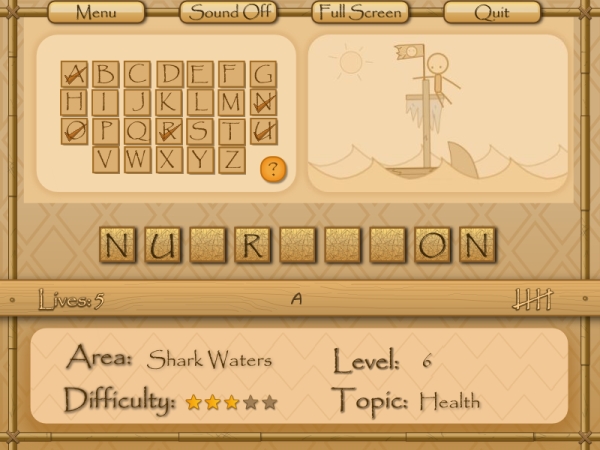600x450 pixels.
Task: Guess the letter C tile
Action: (138, 73)
